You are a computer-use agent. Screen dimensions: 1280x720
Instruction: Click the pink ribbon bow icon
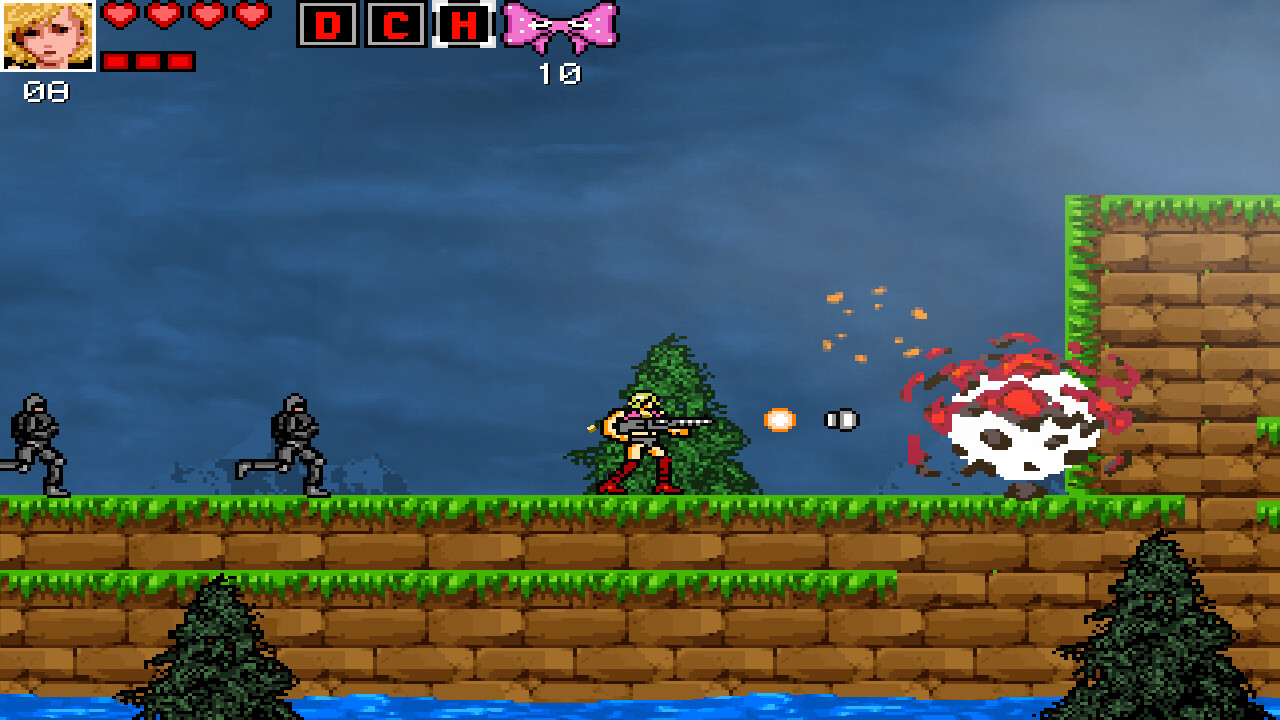point(559,26)
